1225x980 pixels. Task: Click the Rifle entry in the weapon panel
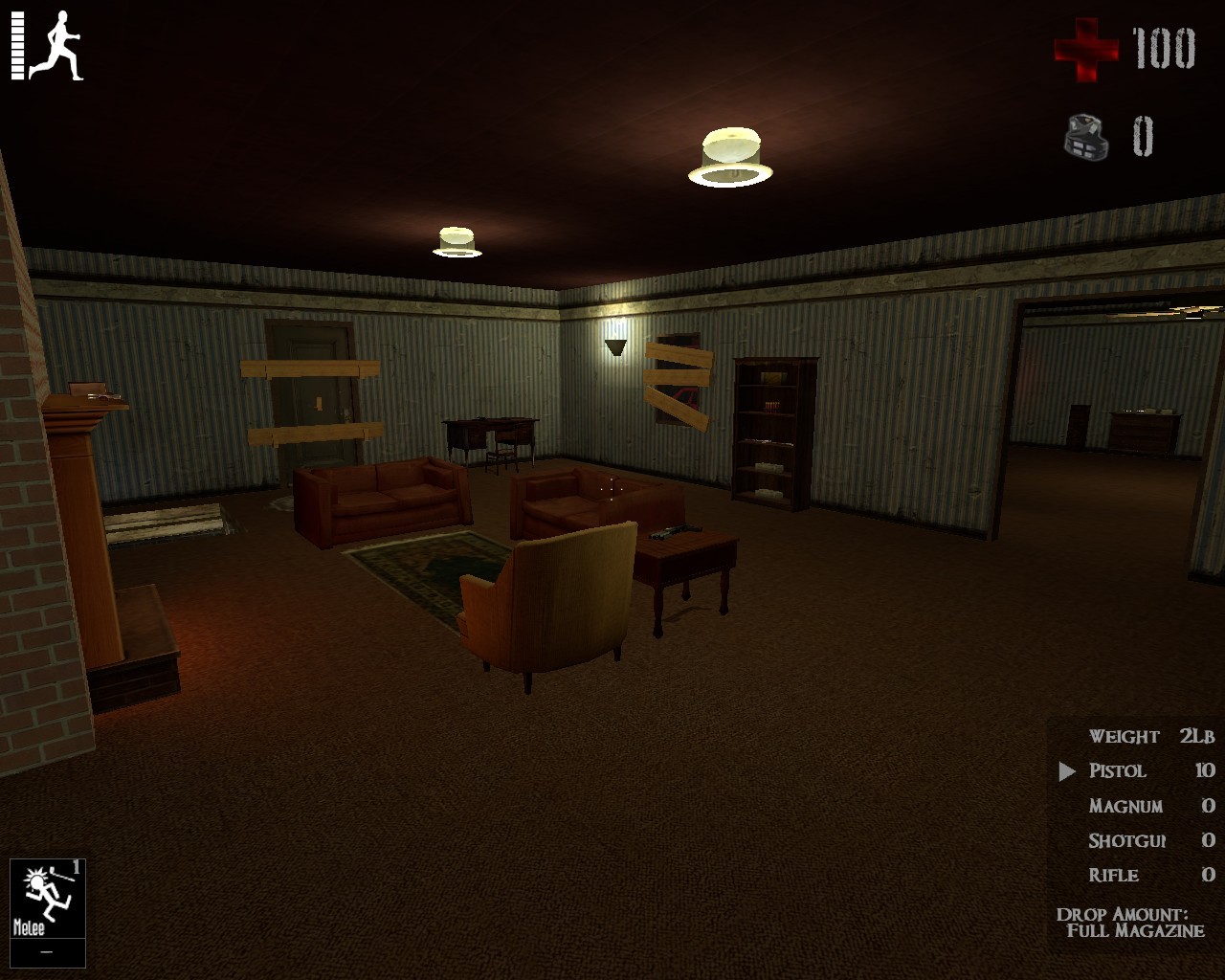1115,874
